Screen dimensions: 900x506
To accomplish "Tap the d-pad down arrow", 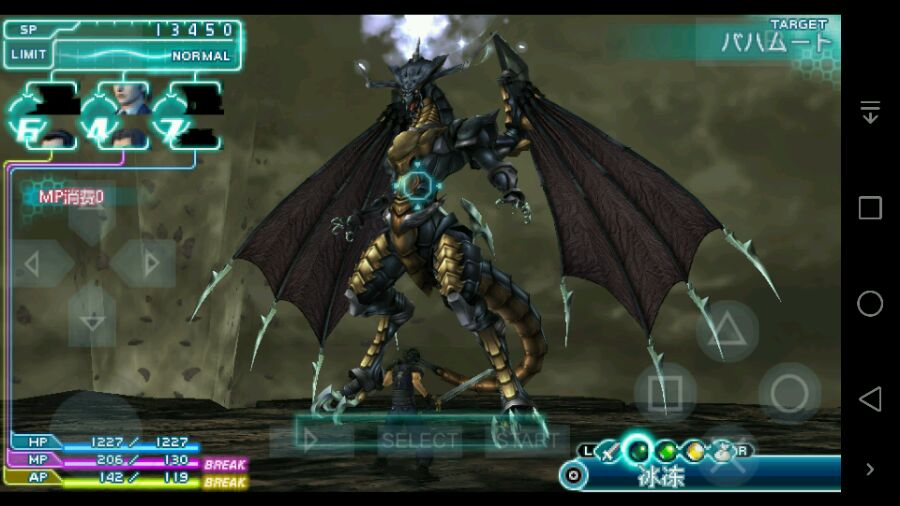I will point(92,320).
